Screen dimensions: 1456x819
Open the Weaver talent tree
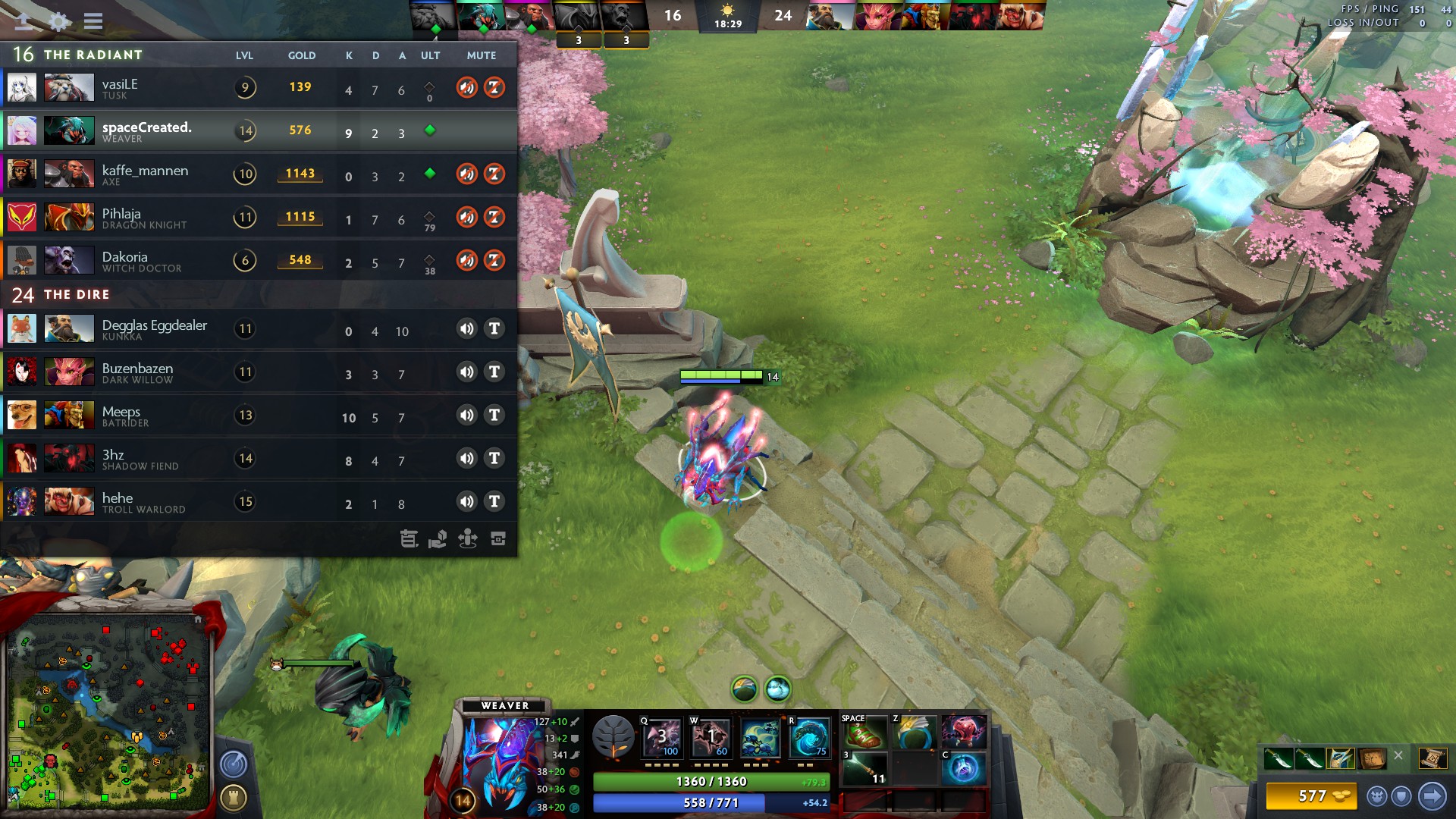613,737
